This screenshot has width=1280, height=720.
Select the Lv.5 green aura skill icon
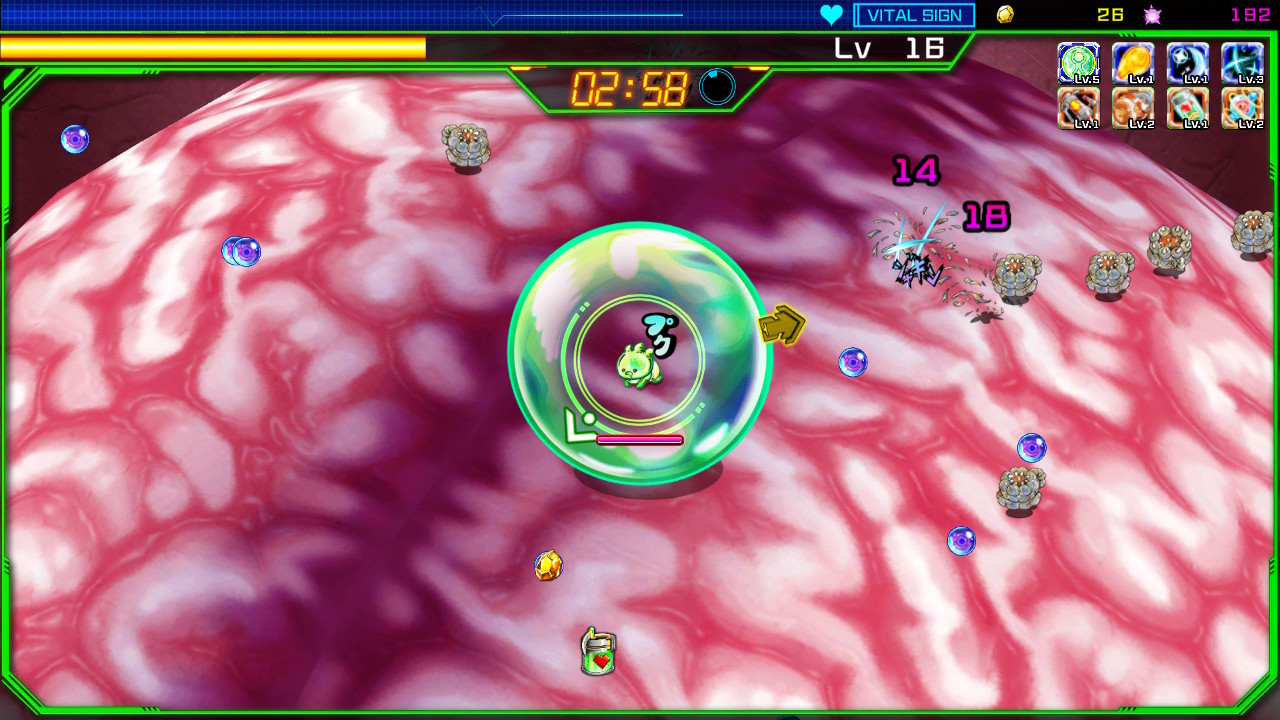click(1079, 62)
